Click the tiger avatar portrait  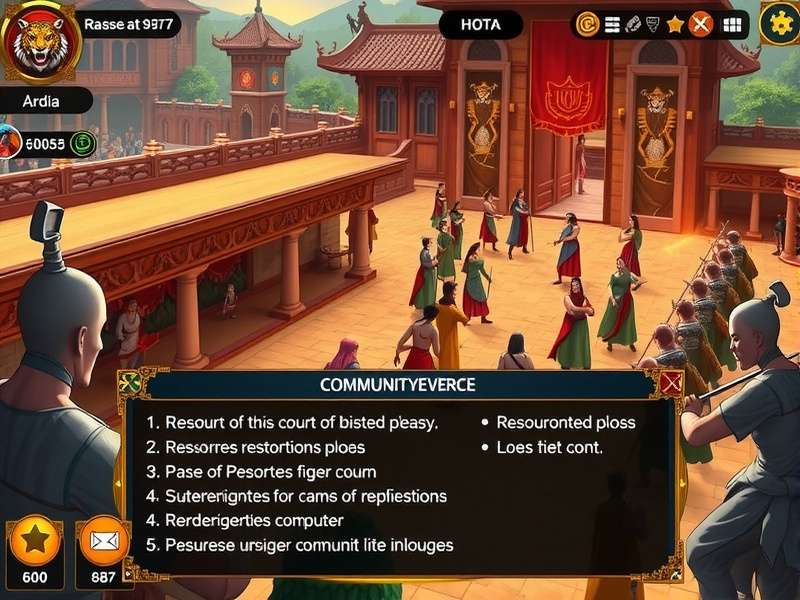[x=40, y=40]
